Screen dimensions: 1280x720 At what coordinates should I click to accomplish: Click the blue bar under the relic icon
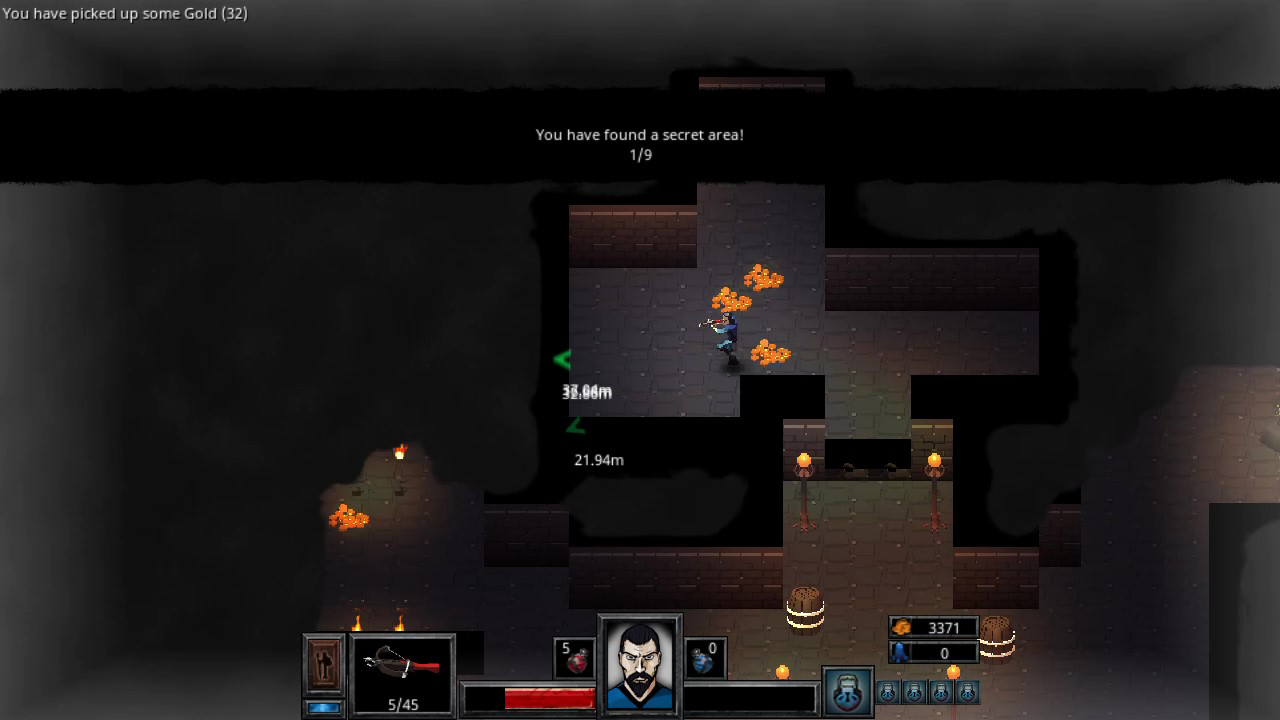point(322,707)
